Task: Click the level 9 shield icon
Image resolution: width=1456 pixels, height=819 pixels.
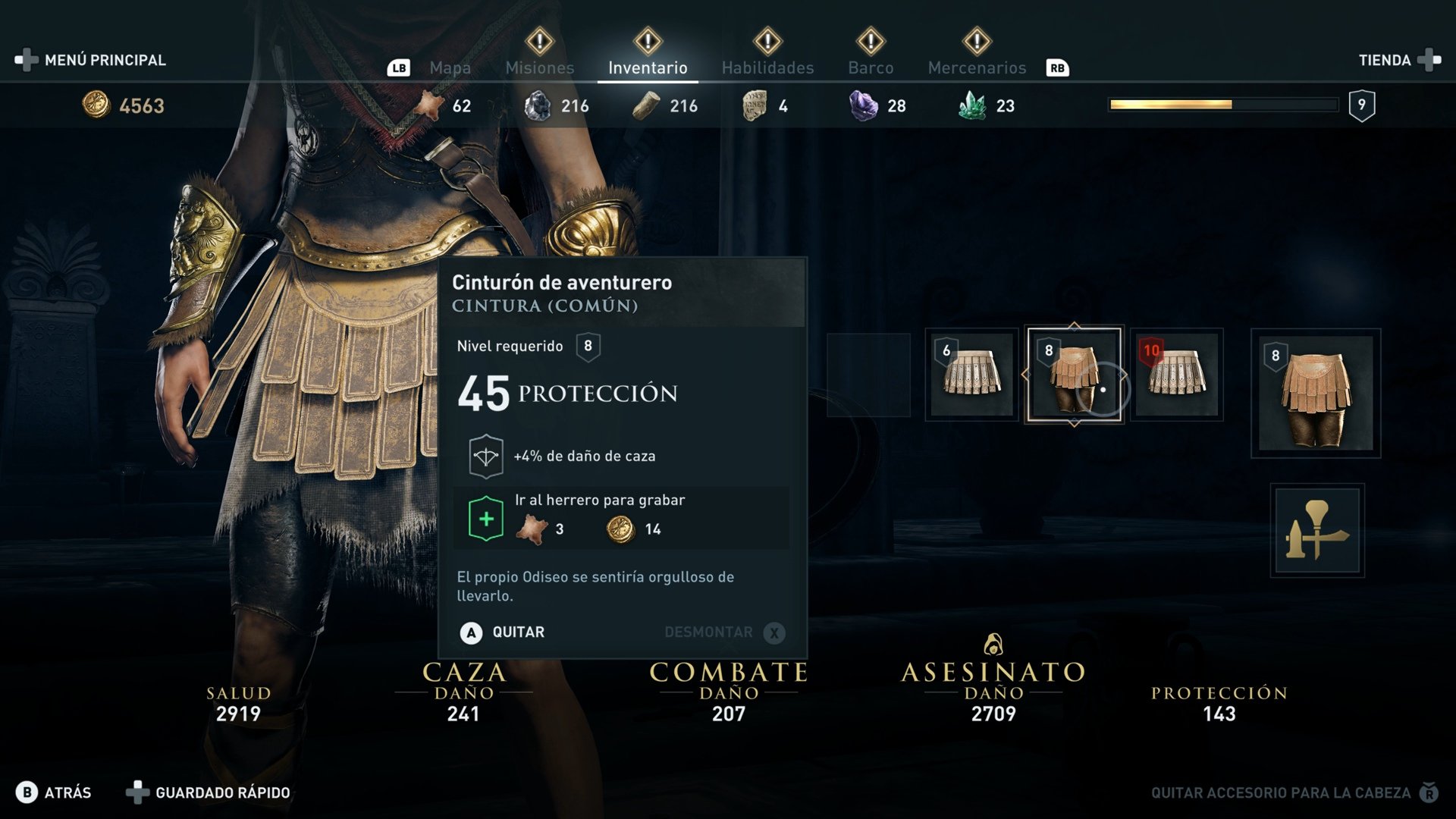Action: tap(1363, 105)
